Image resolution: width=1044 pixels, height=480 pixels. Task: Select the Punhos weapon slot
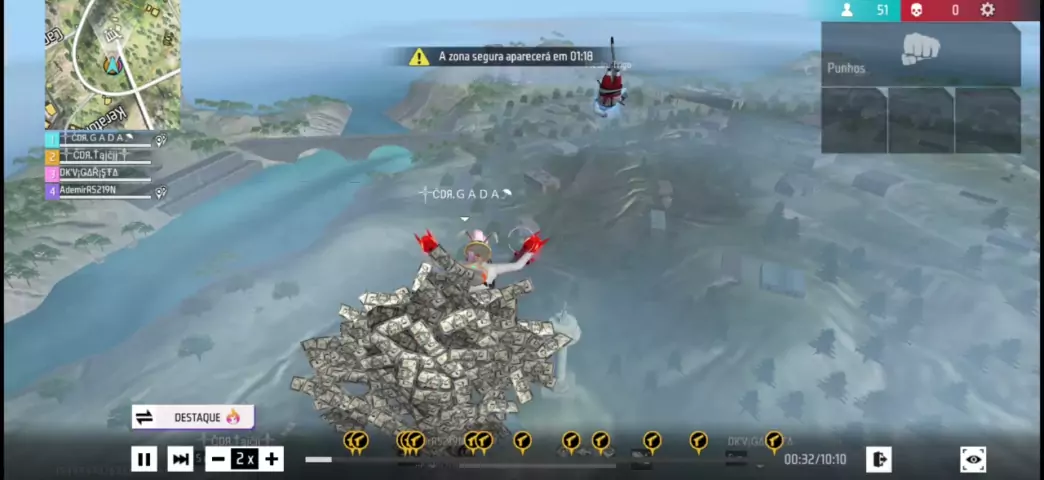(x=920, y=55)
